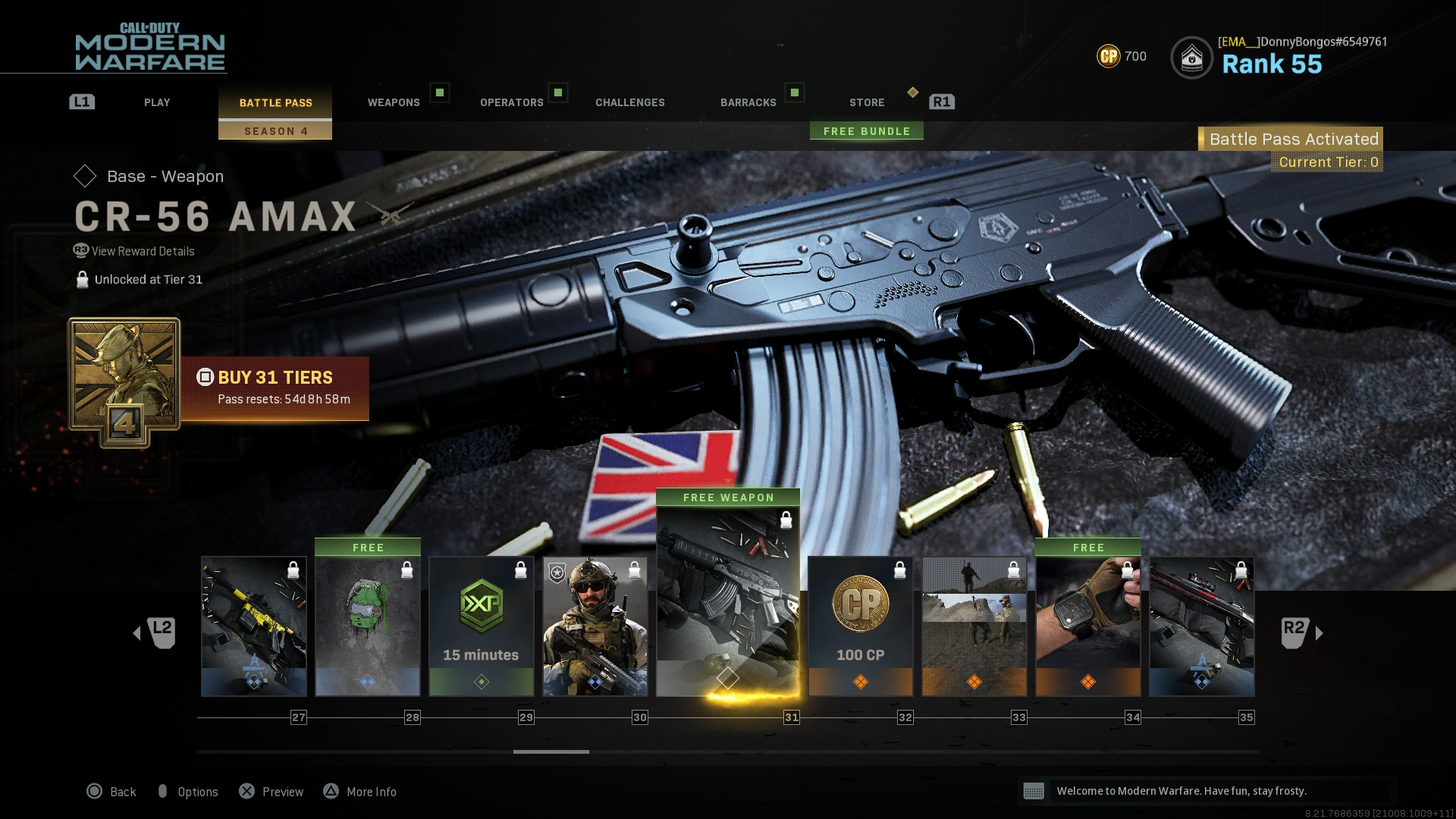
Task: Switch to the Weapons tab
Action: 394,102
